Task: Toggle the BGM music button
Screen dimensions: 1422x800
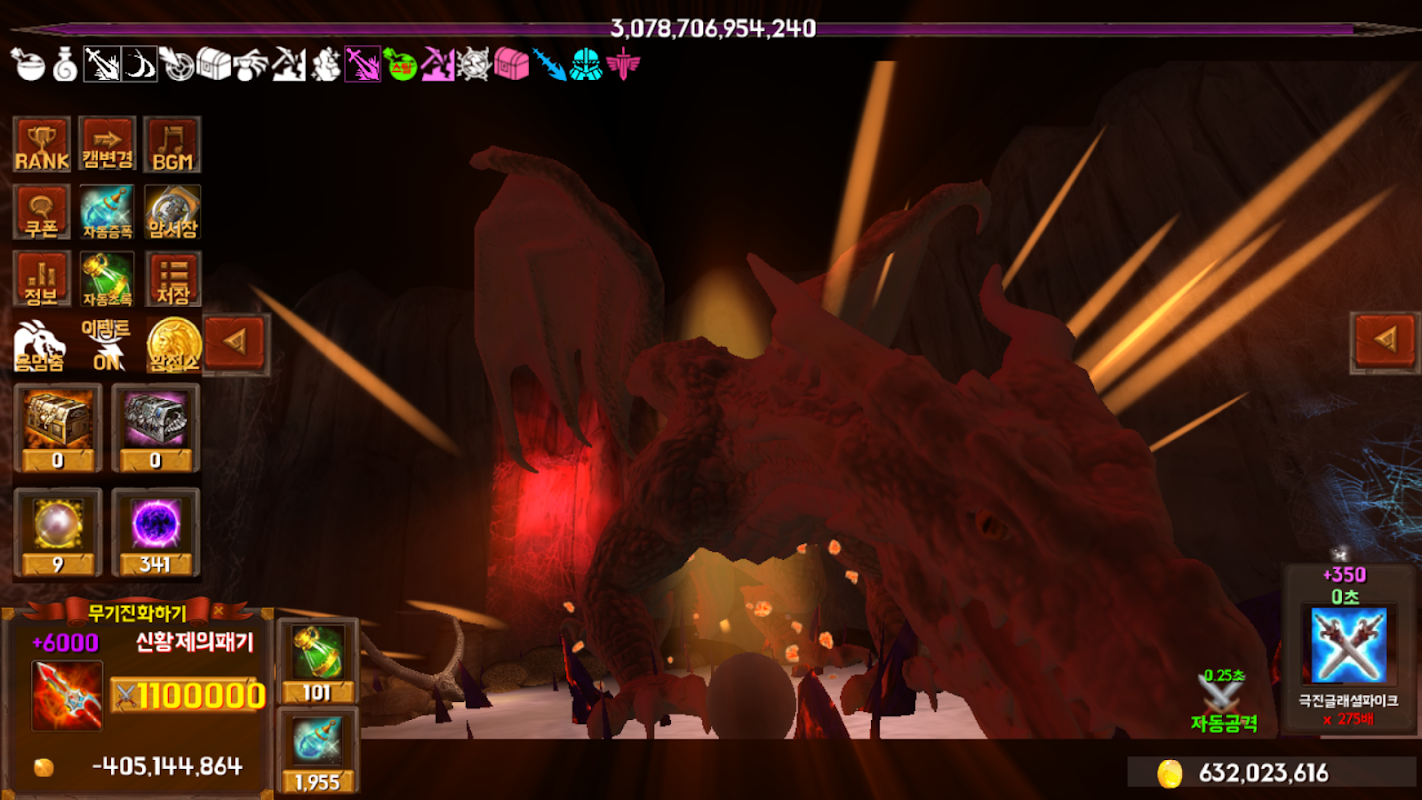Action: [172, 145]
